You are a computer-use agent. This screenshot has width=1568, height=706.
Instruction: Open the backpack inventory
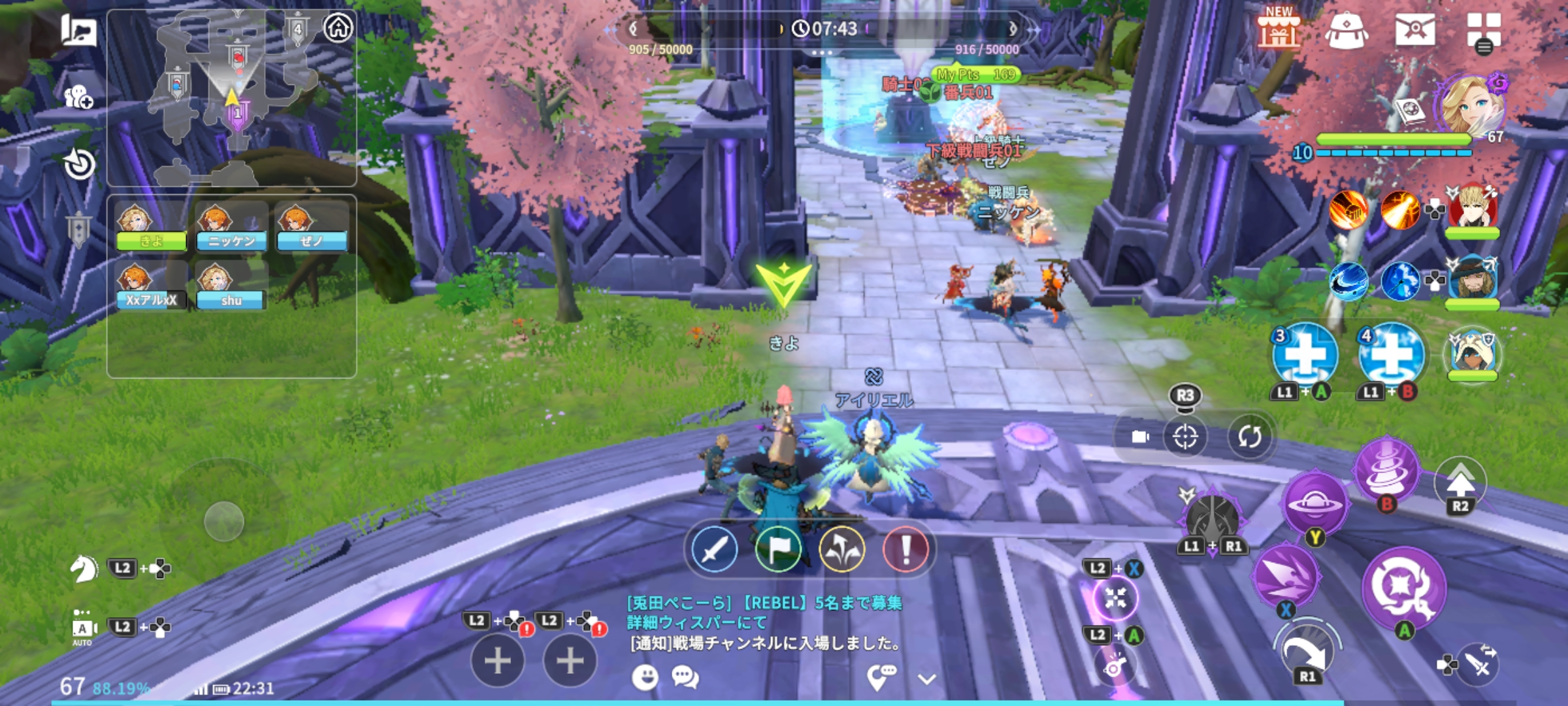pyautogui.click(x=1347, y=30)
